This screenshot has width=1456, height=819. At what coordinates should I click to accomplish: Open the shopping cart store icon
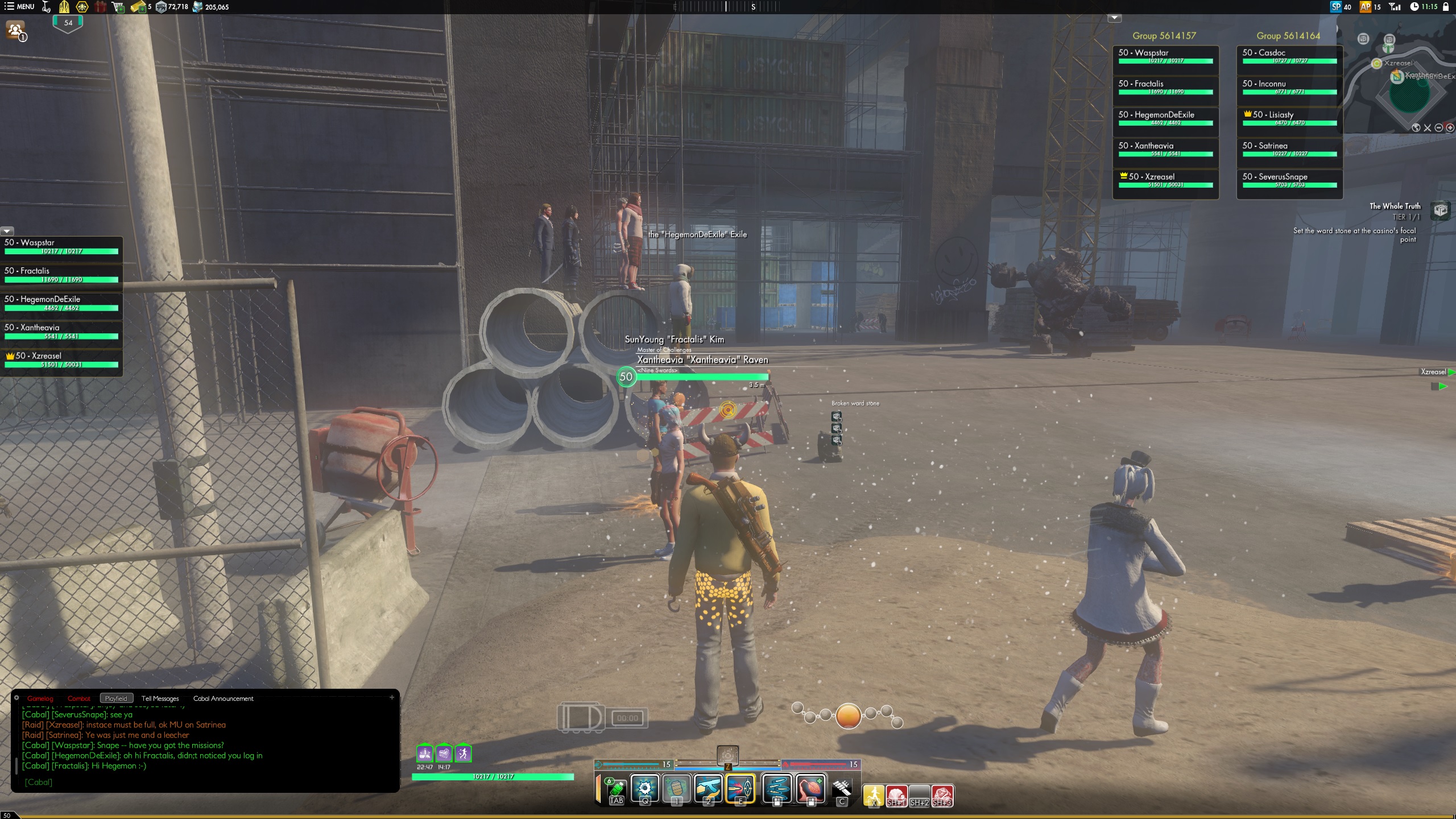tap(118, 7)
